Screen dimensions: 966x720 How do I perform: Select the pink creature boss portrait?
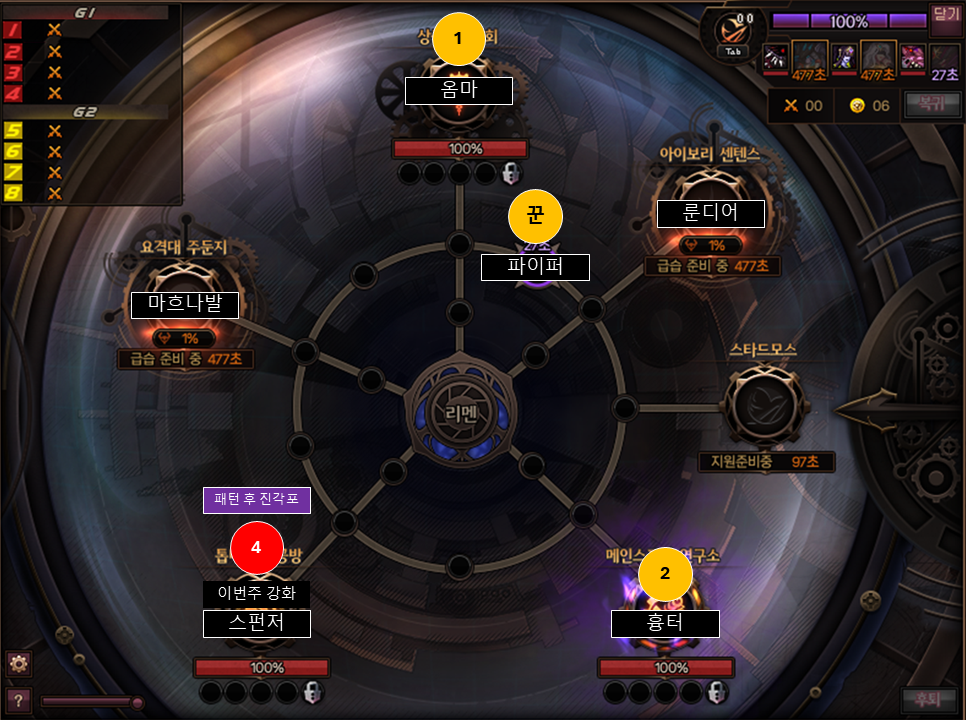tap(911, 56)
